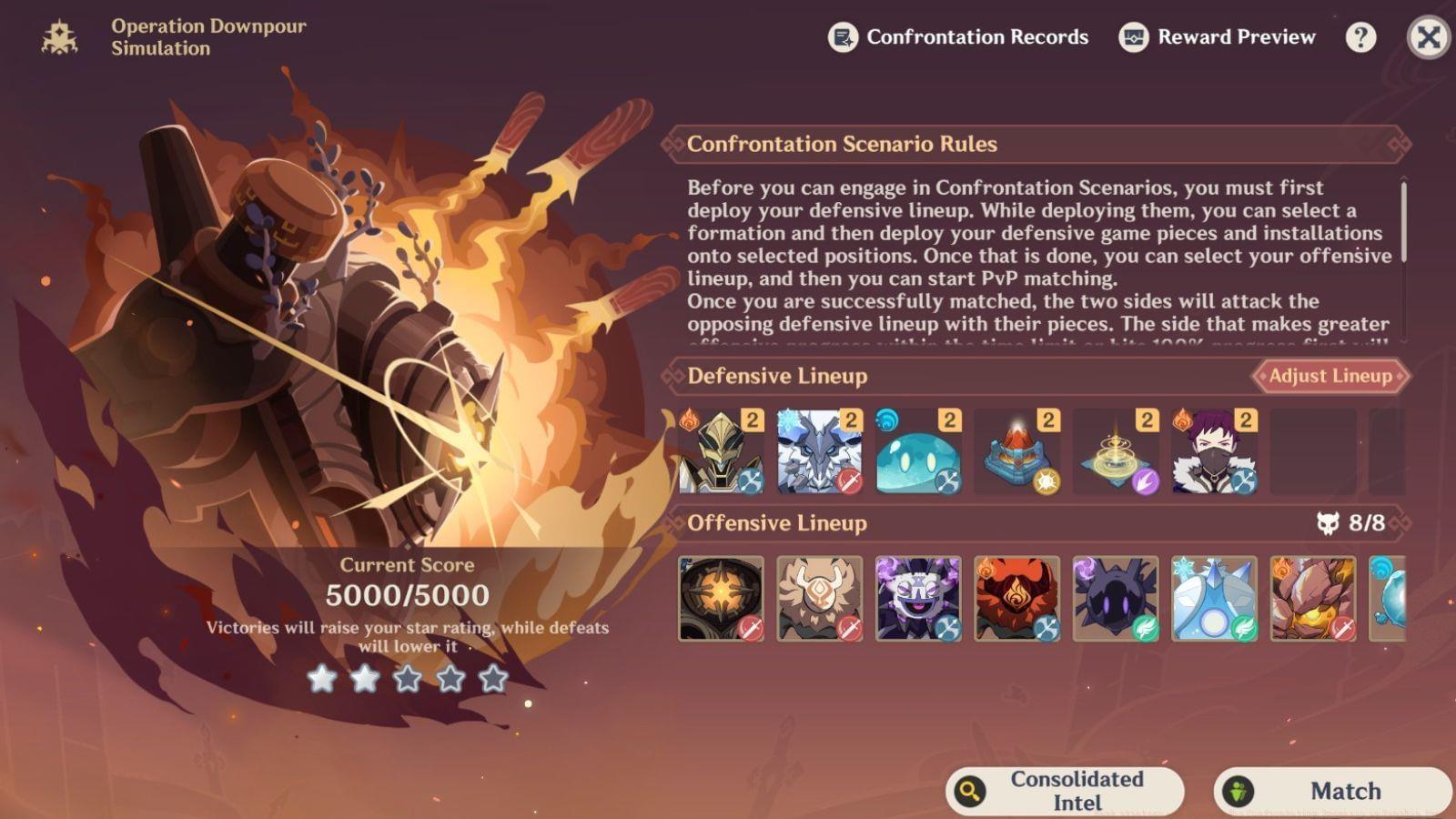The width and height of the screenshot is (1456, 819).
Task: Select the white frost wolf defensive piece
Action: pyautogui.click(x=819, y=452)
